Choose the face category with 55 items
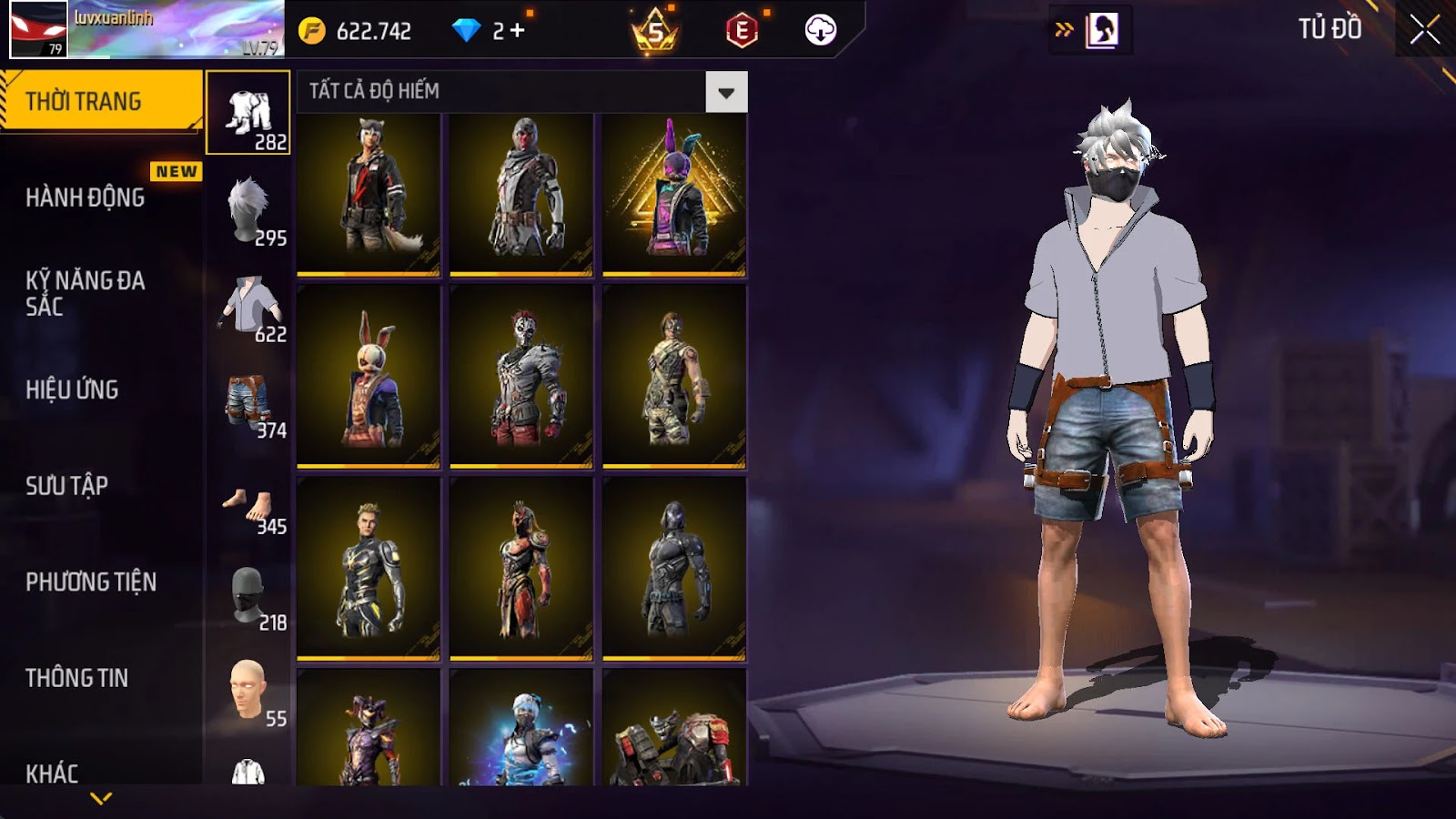The height and width of the screenshot is (819, 1456). (249, 692)
